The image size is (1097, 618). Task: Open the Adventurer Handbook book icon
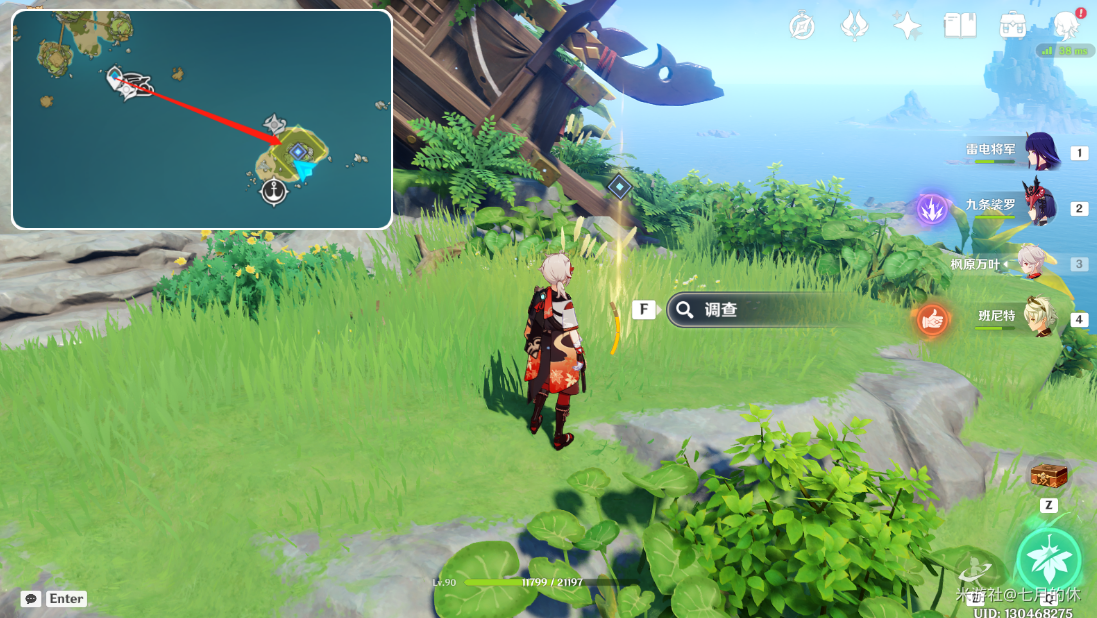point(960,26)
